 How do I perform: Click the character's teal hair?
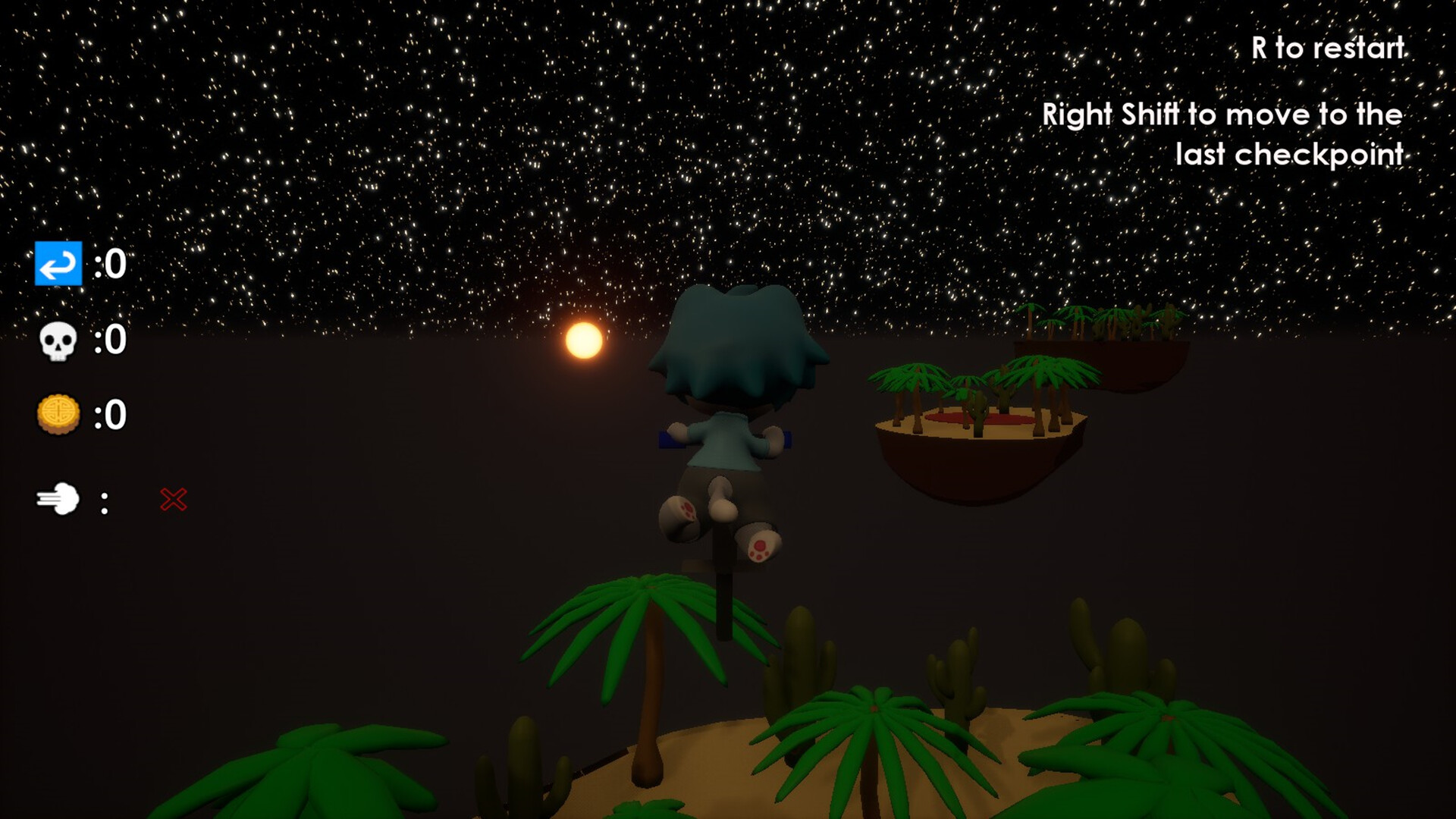(739, 341)
